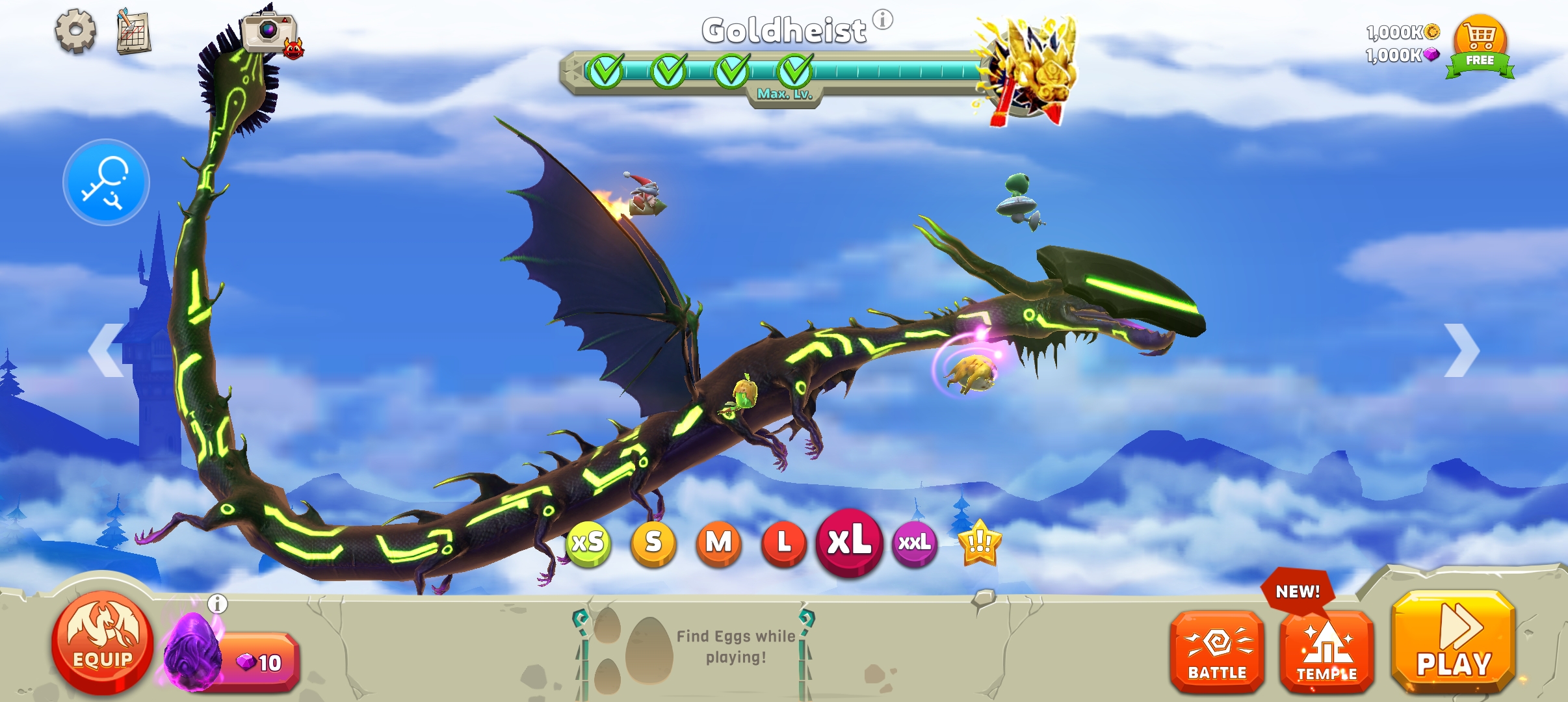
Task: Open the camera photo mode
Action: 268,31
